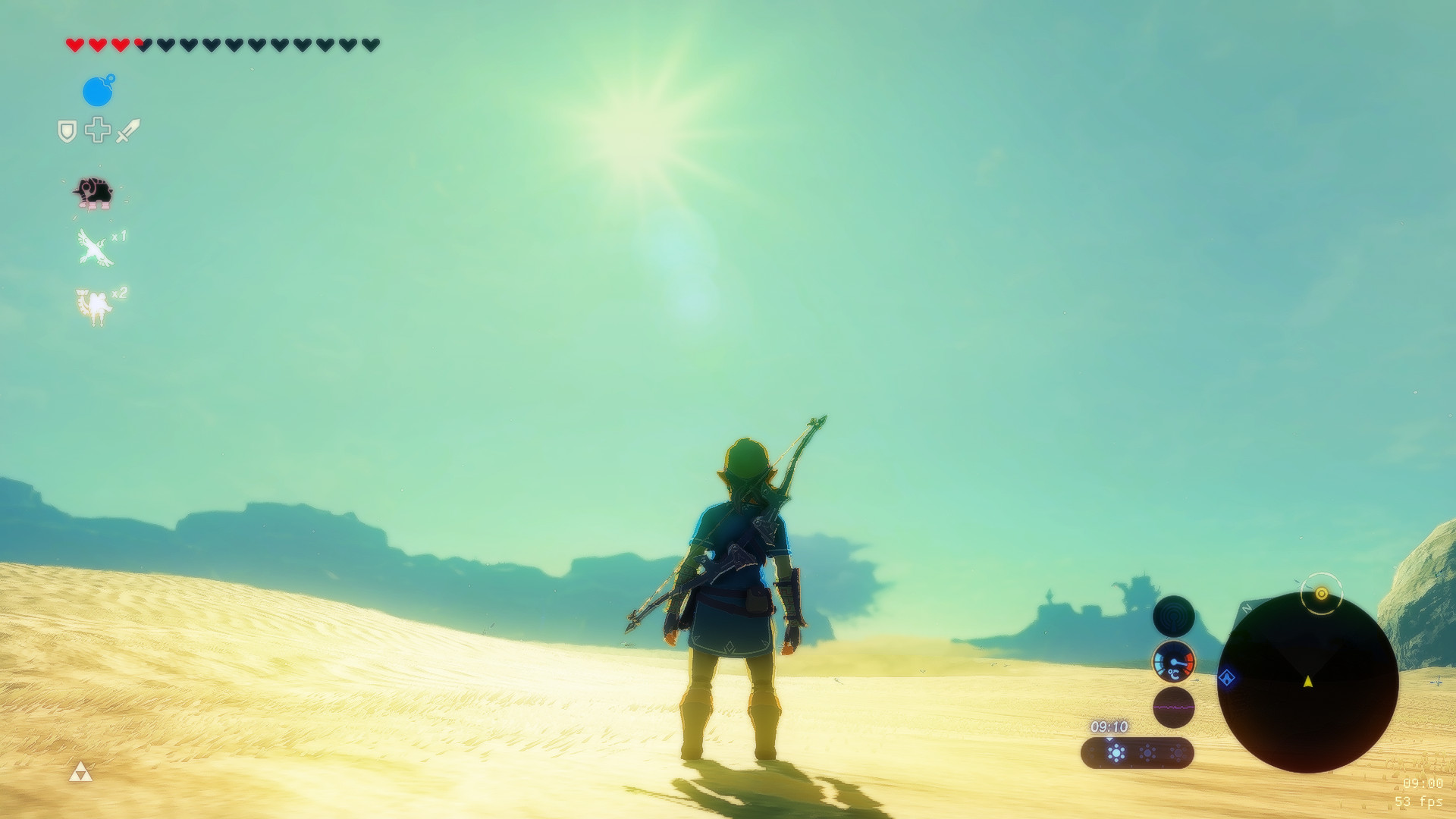
Task: Toggle the noise level detector circle
Action: pos(1174,705)
